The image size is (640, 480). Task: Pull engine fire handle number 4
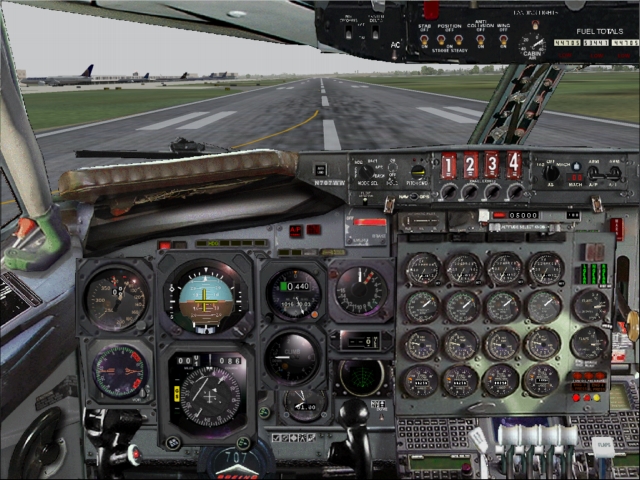514,164
